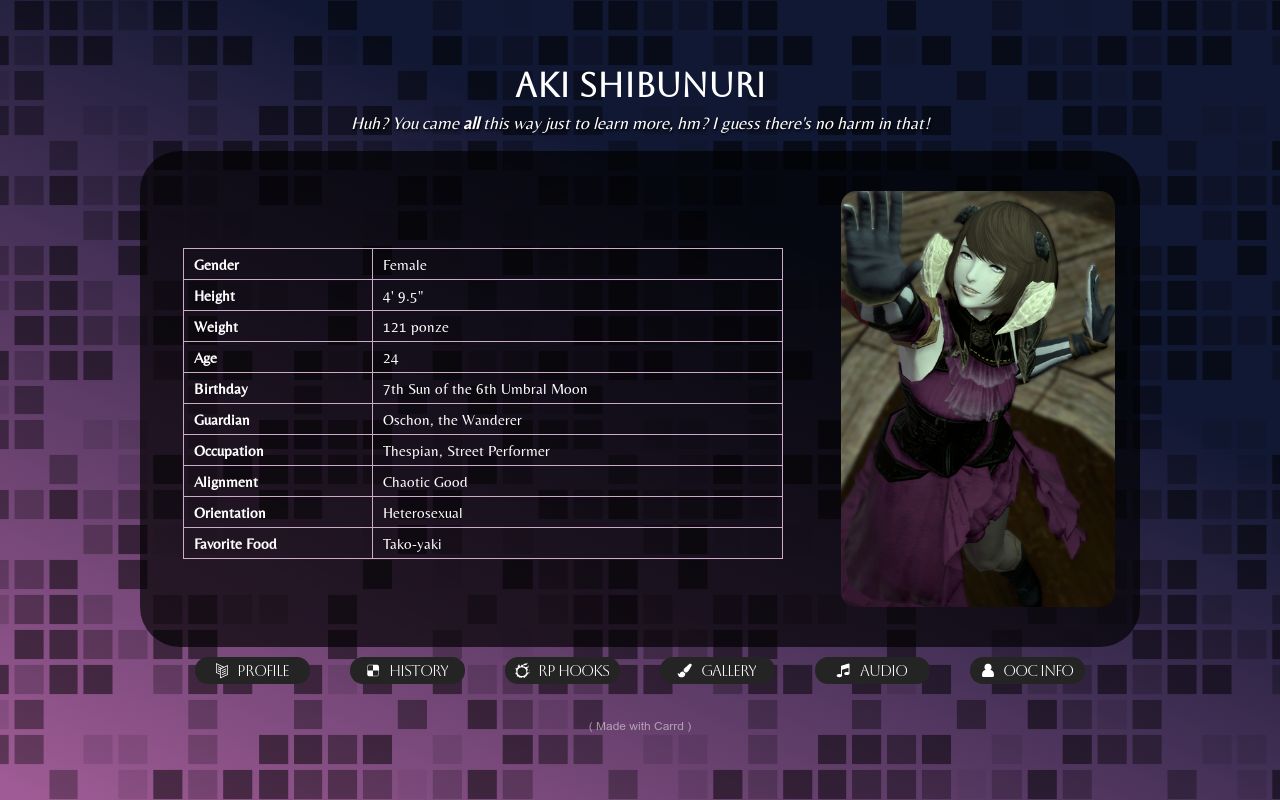The image size is (1280, 800).
Task: Click the person icon beside OOC Info
Action: [x=987, y=671]
